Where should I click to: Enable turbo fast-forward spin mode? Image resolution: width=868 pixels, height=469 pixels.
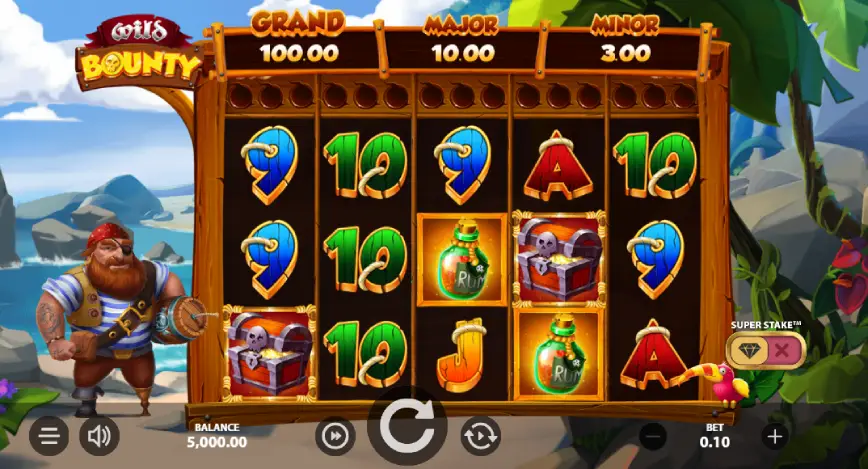coord(335,436)
